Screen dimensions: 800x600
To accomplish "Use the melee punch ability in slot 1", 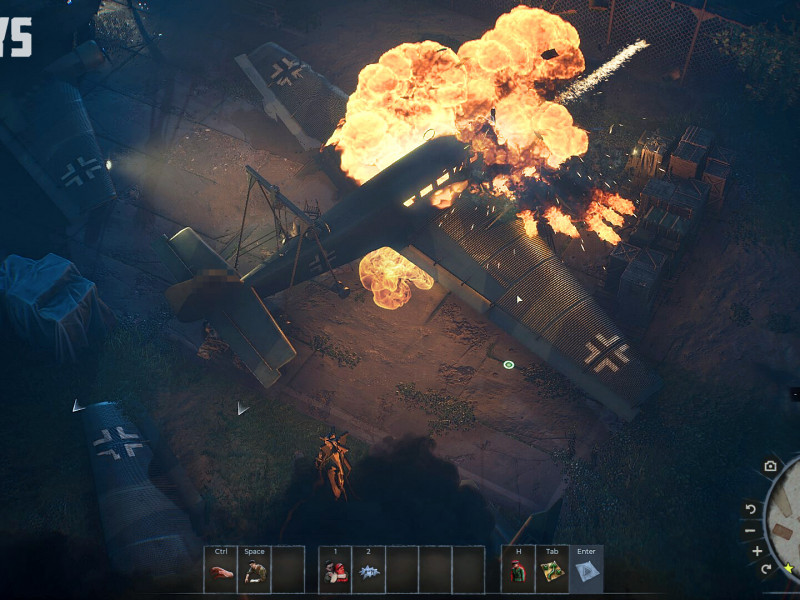I will coord(335,572).
